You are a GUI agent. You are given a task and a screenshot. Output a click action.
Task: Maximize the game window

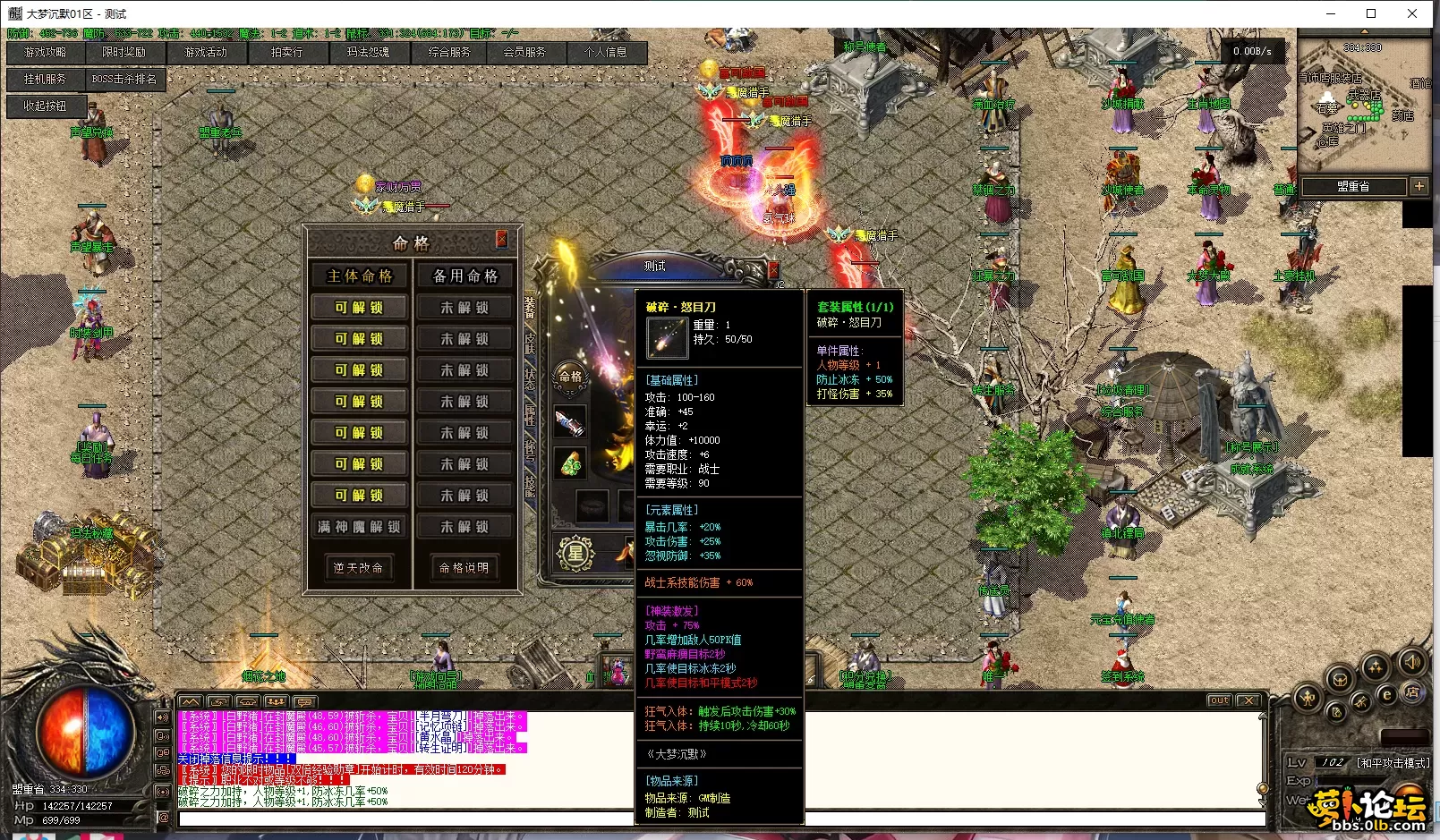point(1371,13)
